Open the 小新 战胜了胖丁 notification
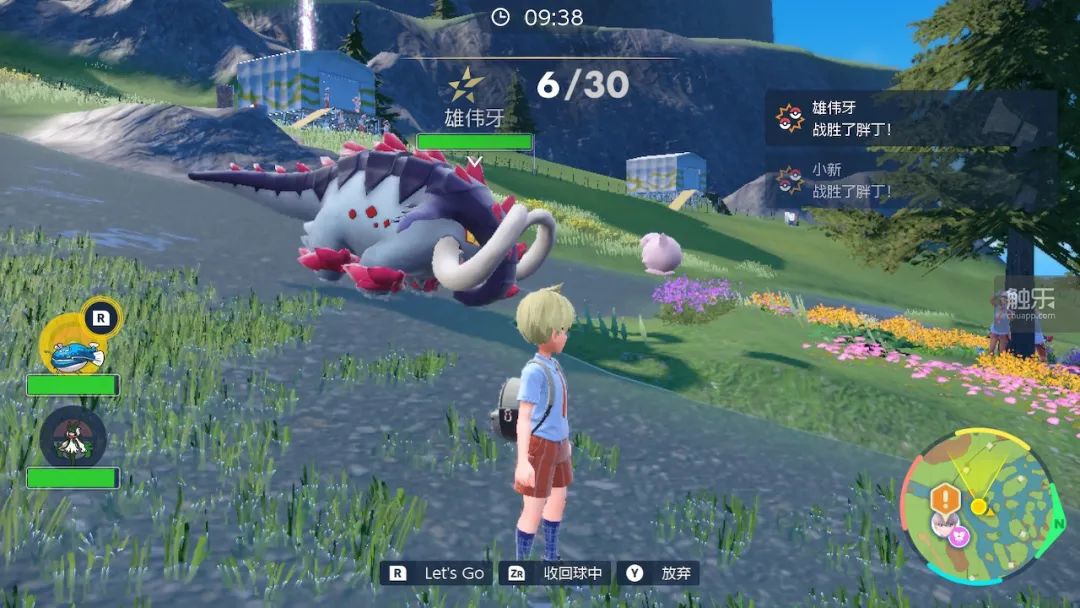 point(910,181)
